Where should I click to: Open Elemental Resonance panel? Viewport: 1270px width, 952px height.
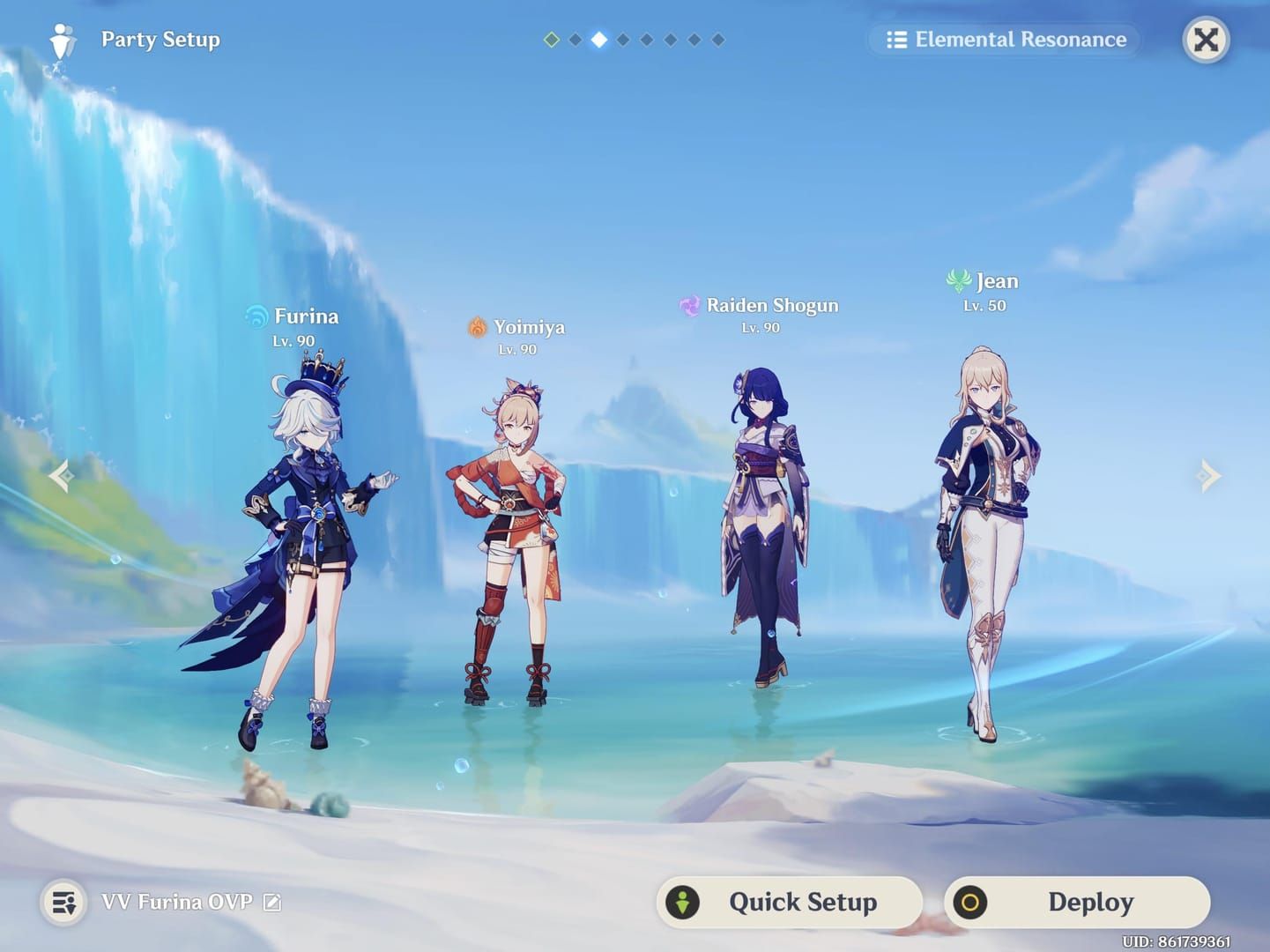coord(1005,39)
